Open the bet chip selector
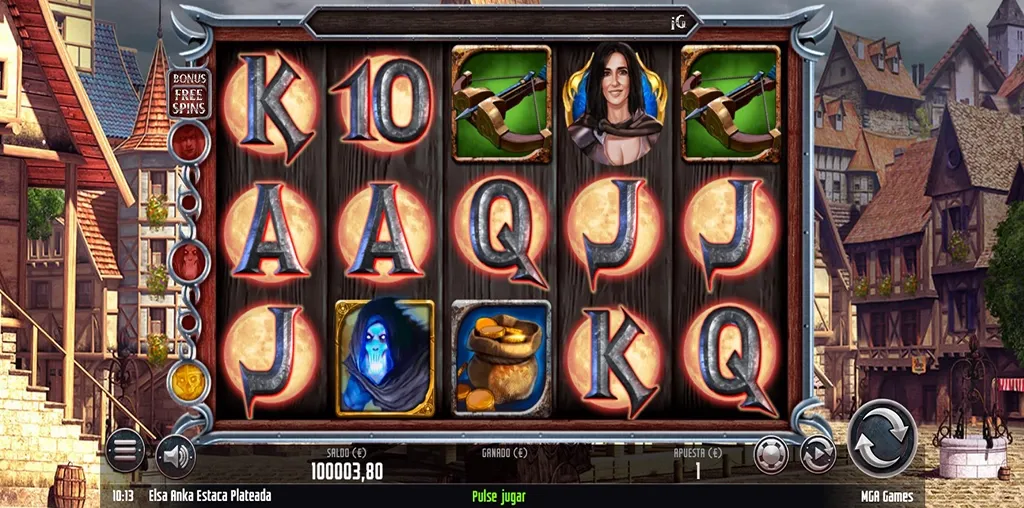Viewport: 1024px width, 508px height. pos(771,454)
